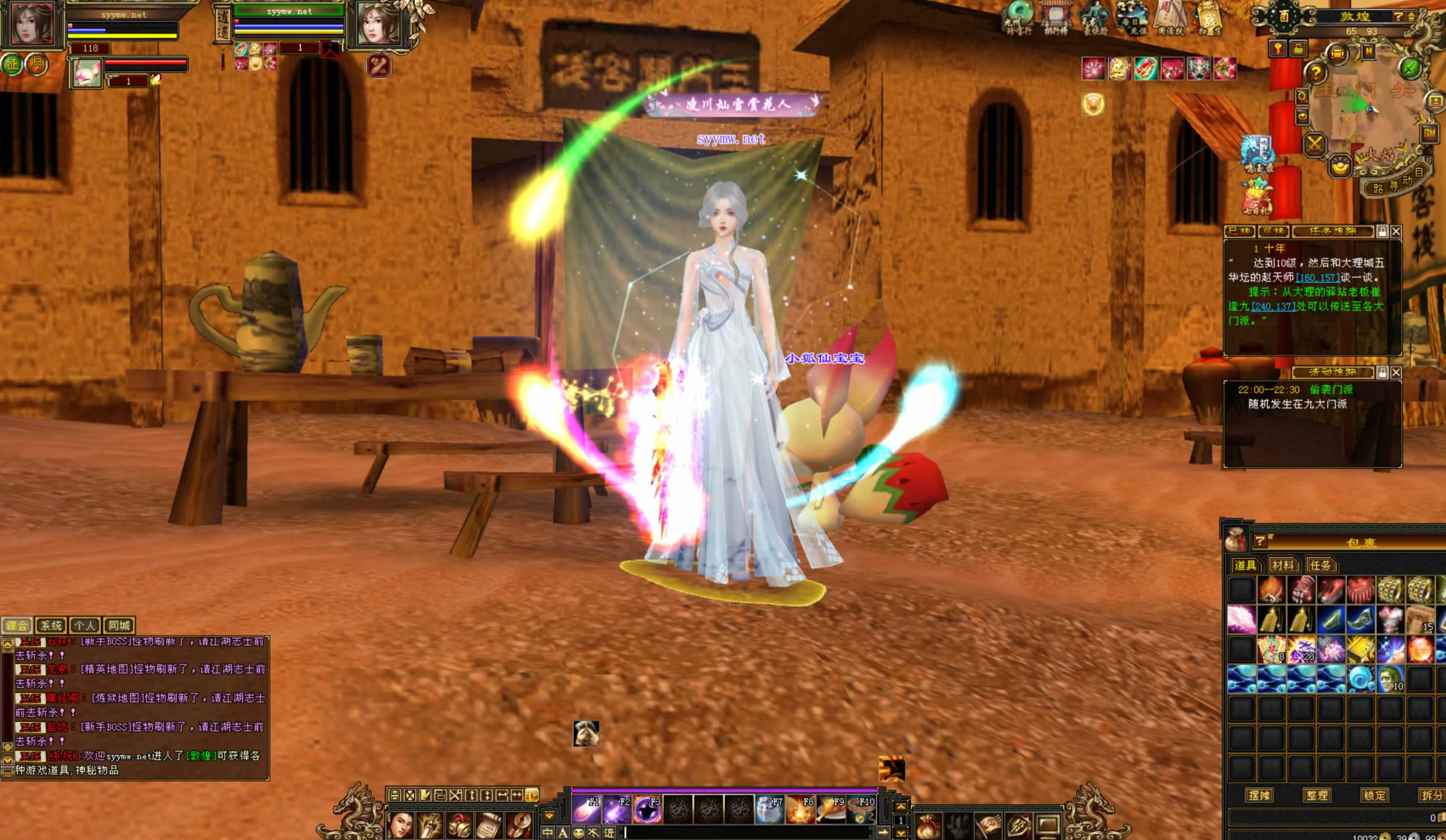The height and width of the screenshot is (840, 1446).
Task: Show the 可接 available quests tab
Action: coord(1273,231)
